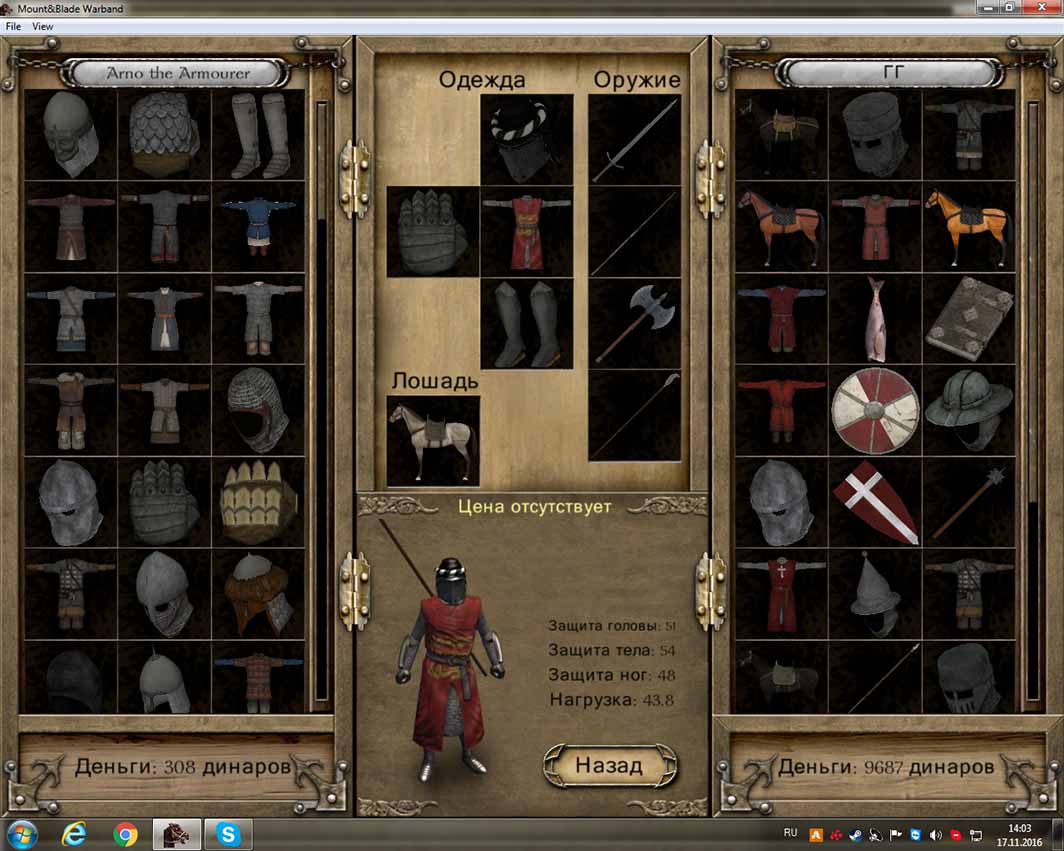Select the red kite shield with white cross
The width and height of the screenshot is (1064, 851).
(875, 502)
